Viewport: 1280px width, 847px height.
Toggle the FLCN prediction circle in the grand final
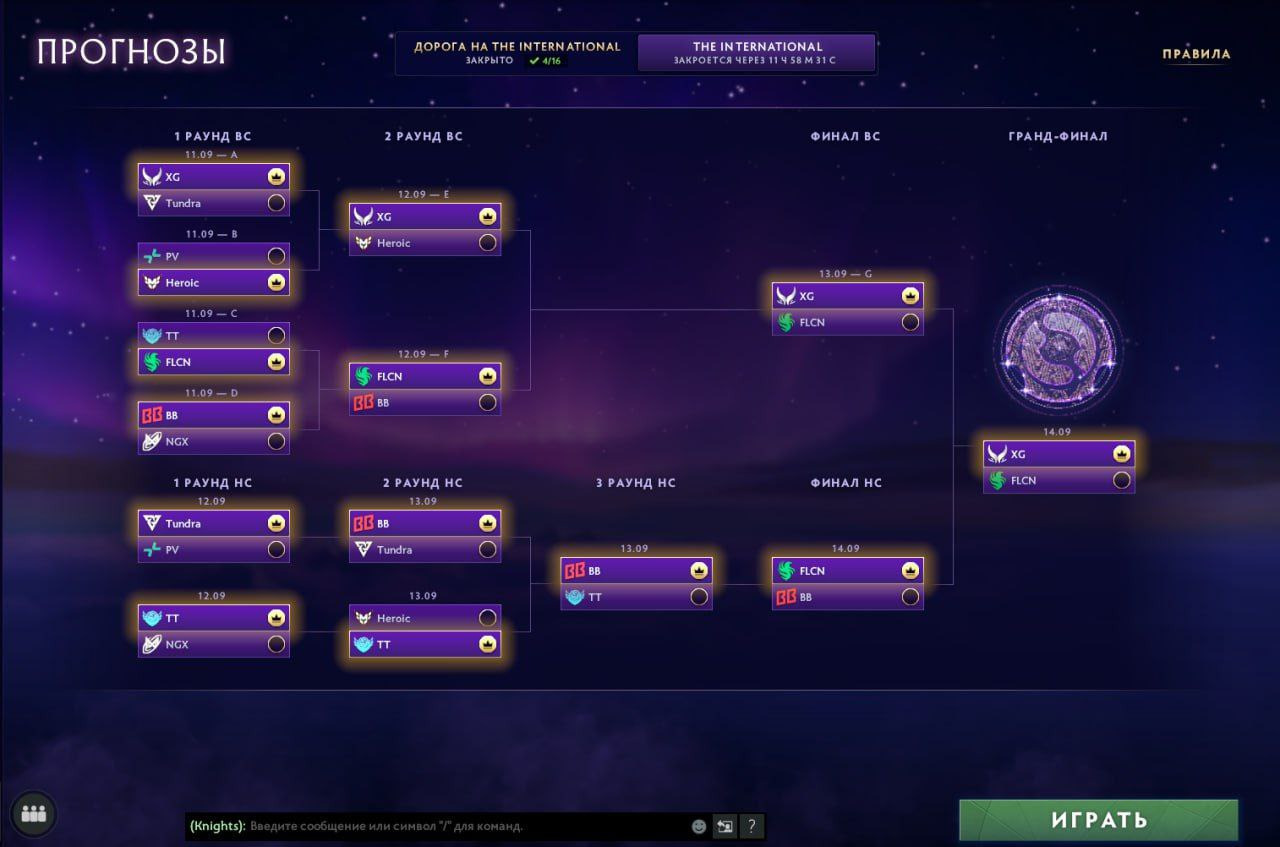(1122, 480)
